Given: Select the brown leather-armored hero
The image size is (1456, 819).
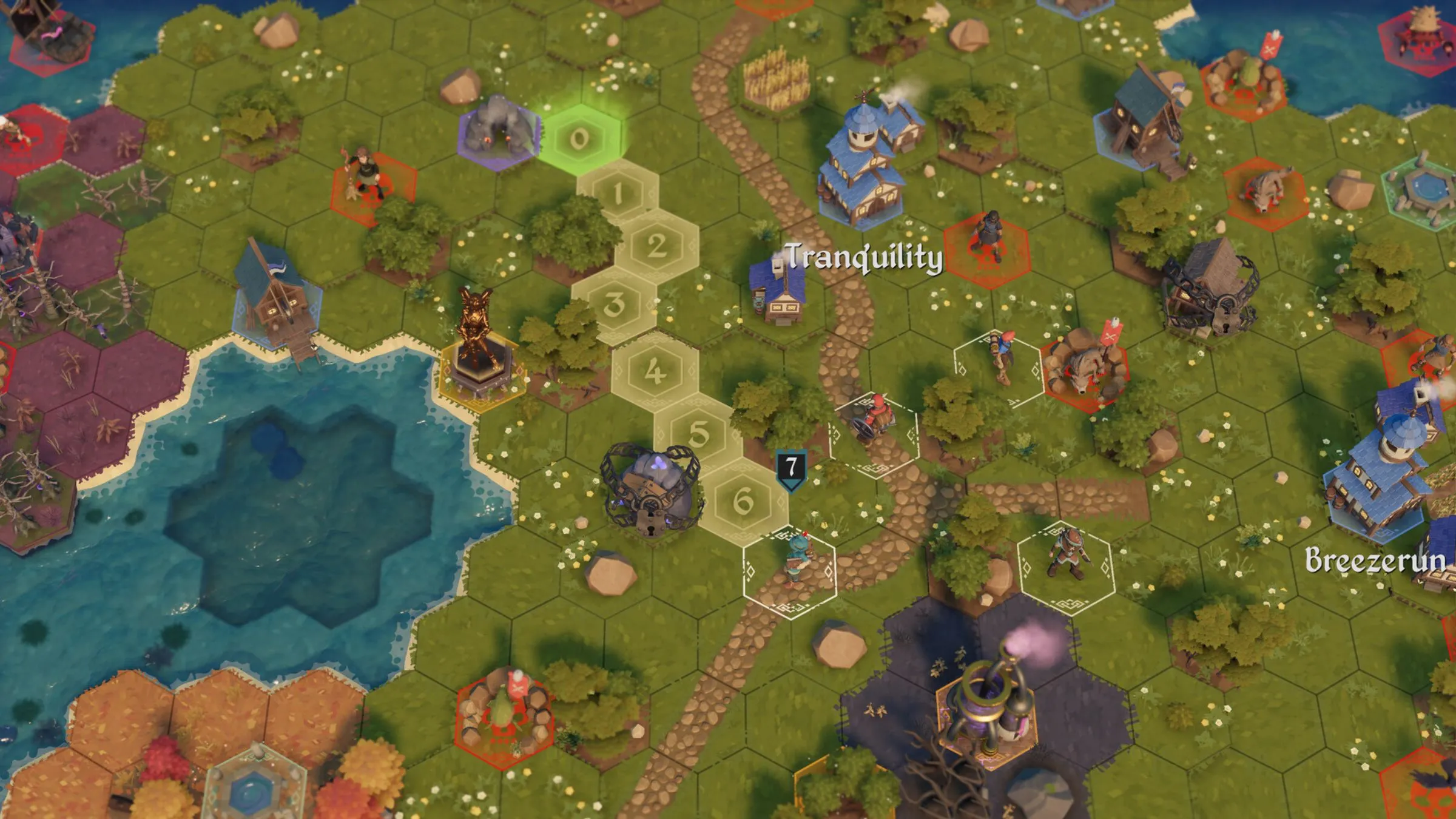Looking at the screenshot, I should pos(1065,553).
